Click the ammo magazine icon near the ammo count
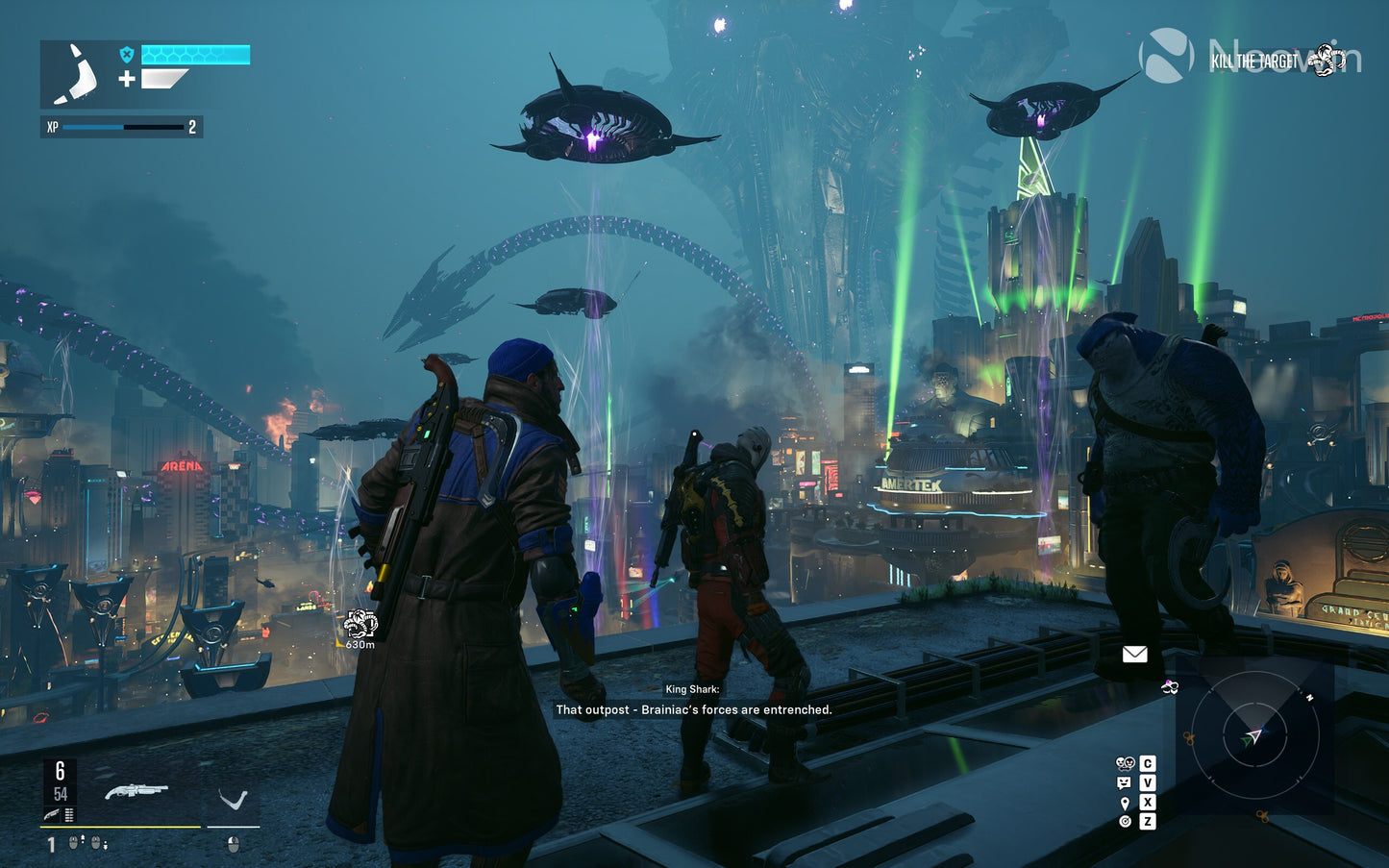The image size is (1389, 868). tap(69, 815)
